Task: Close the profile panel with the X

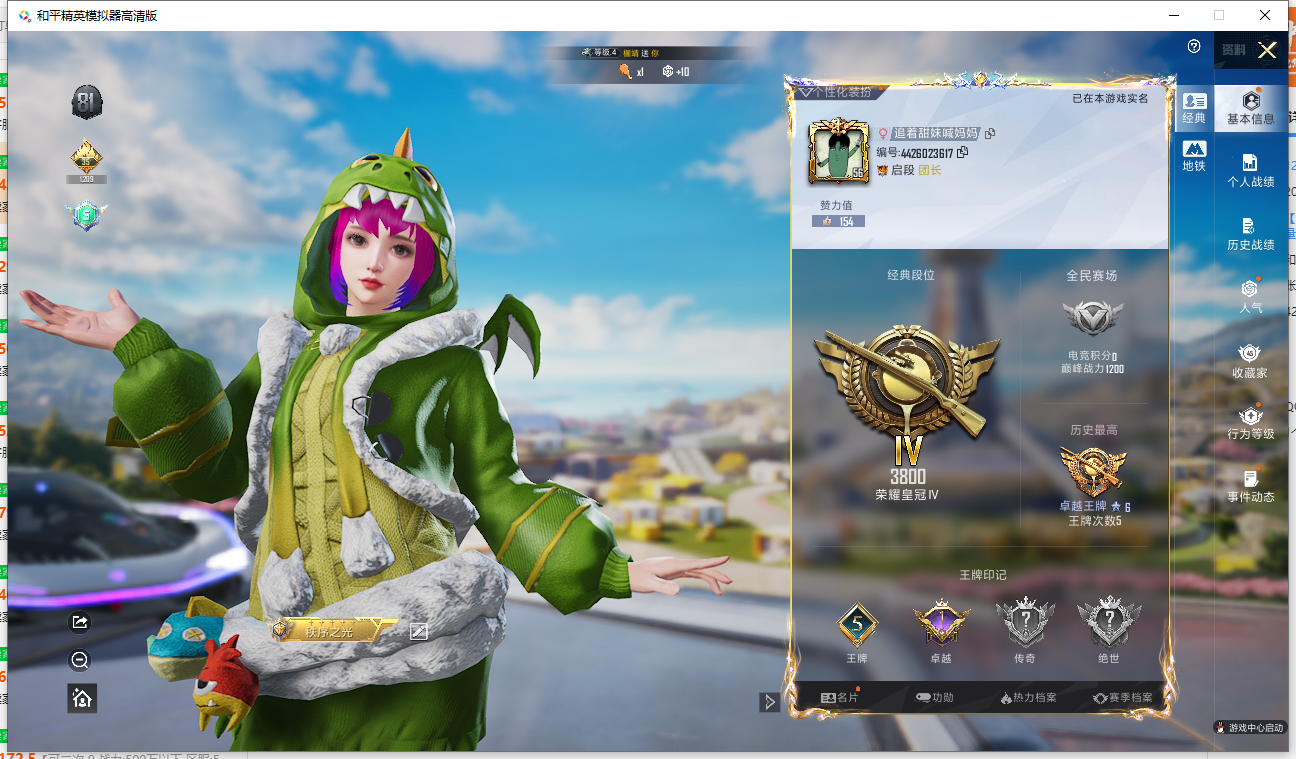Action: pos(1267,50)
